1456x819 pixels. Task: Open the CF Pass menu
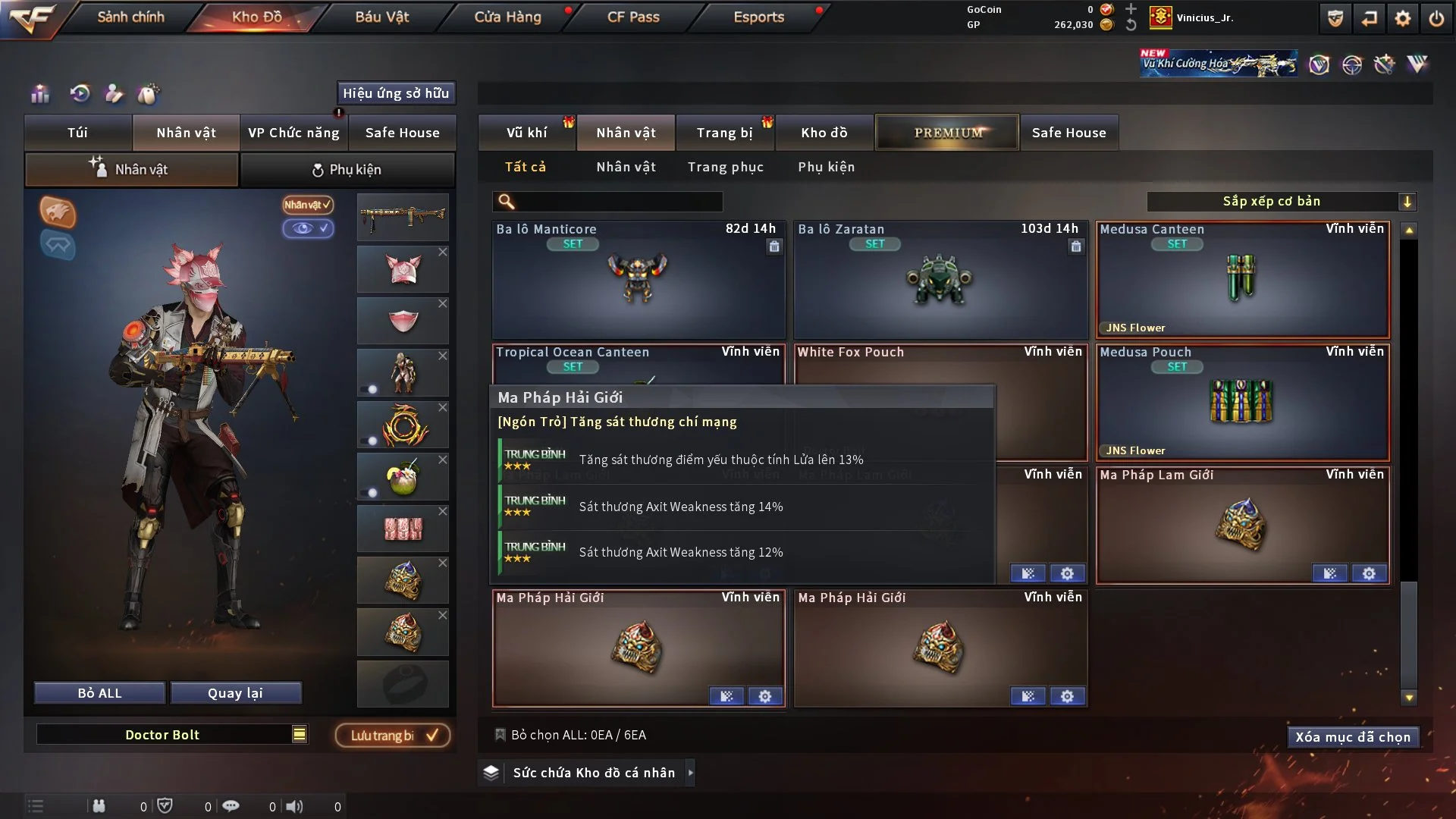(633, 17)
